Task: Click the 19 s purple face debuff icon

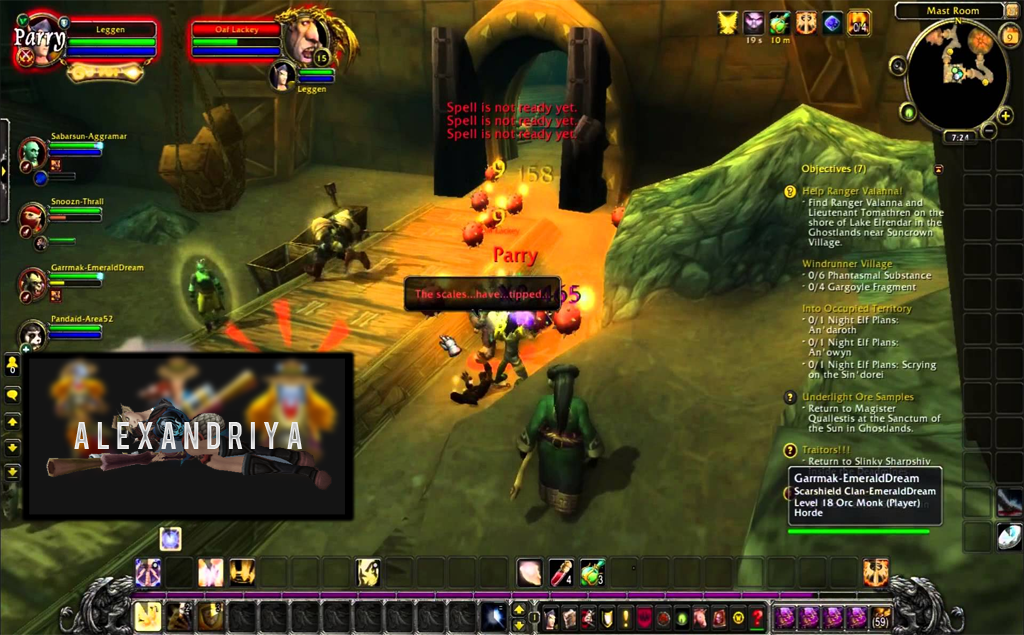Action: point(754,22)
